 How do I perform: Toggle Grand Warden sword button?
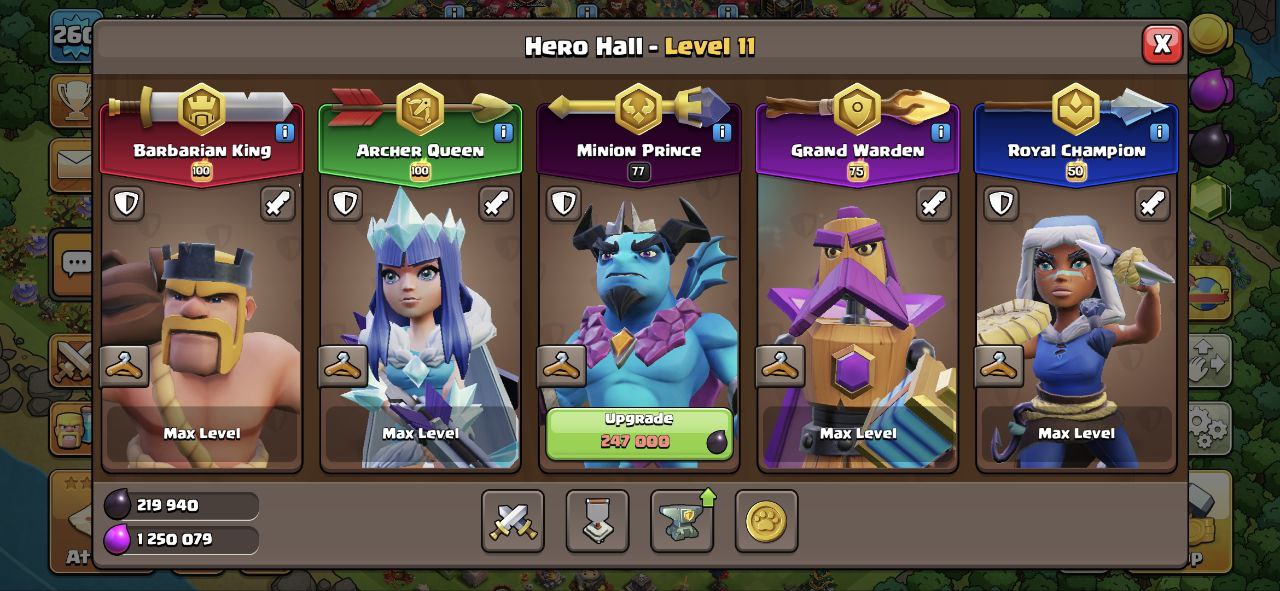pyautogui.click(x=934, y=204)
